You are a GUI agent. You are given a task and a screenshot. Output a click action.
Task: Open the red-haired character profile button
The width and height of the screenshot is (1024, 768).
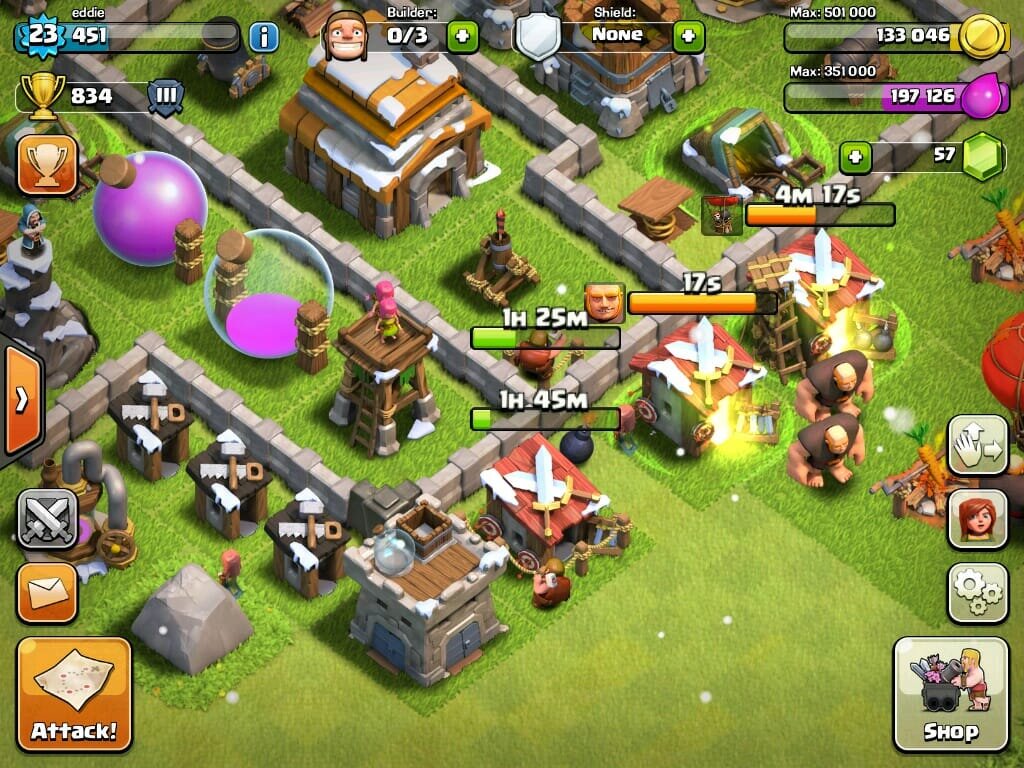[977, 519]
